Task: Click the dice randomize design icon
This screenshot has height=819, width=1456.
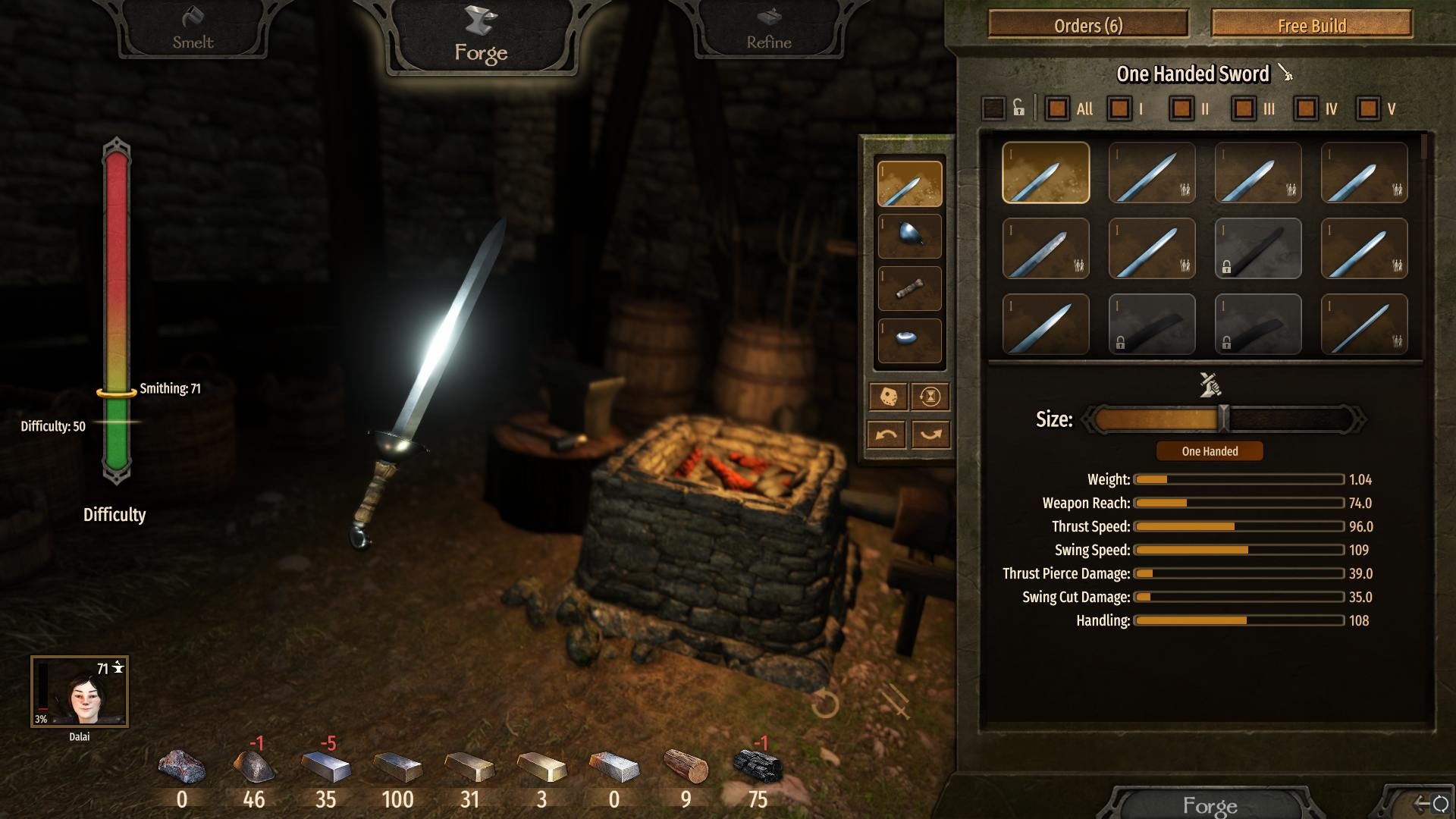Action: click(890, 397)
